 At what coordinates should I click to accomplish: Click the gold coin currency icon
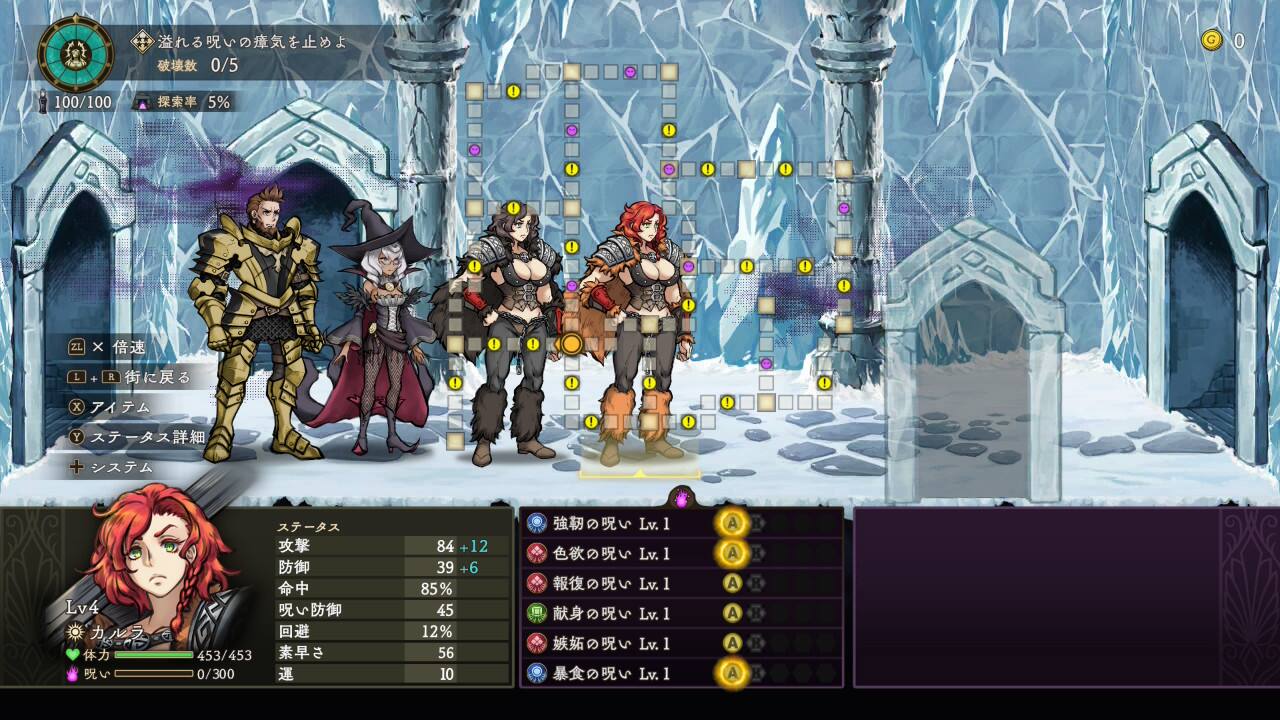tap(1212, 40)
